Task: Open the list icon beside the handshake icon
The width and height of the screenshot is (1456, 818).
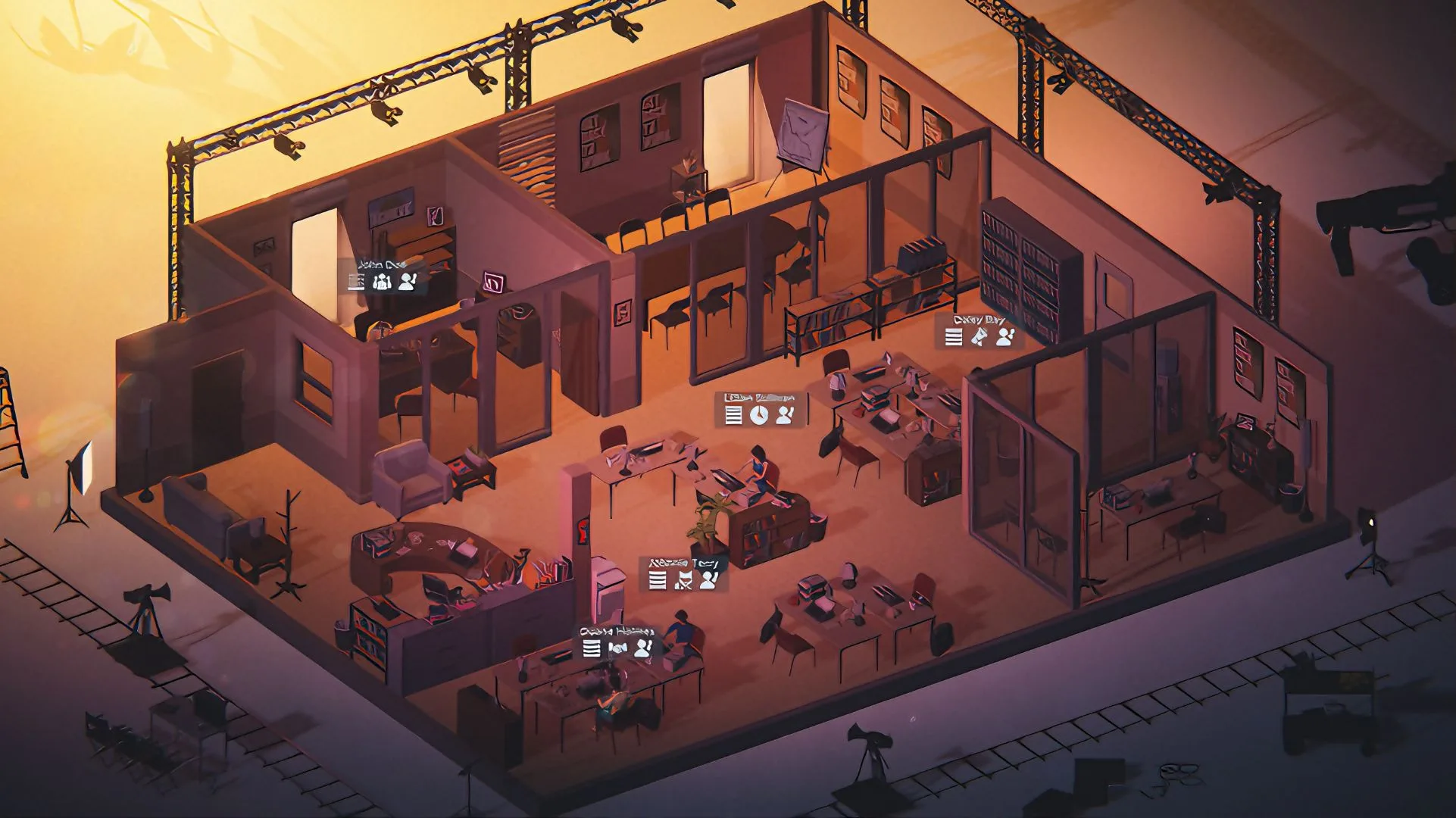Action: [592, 648]
